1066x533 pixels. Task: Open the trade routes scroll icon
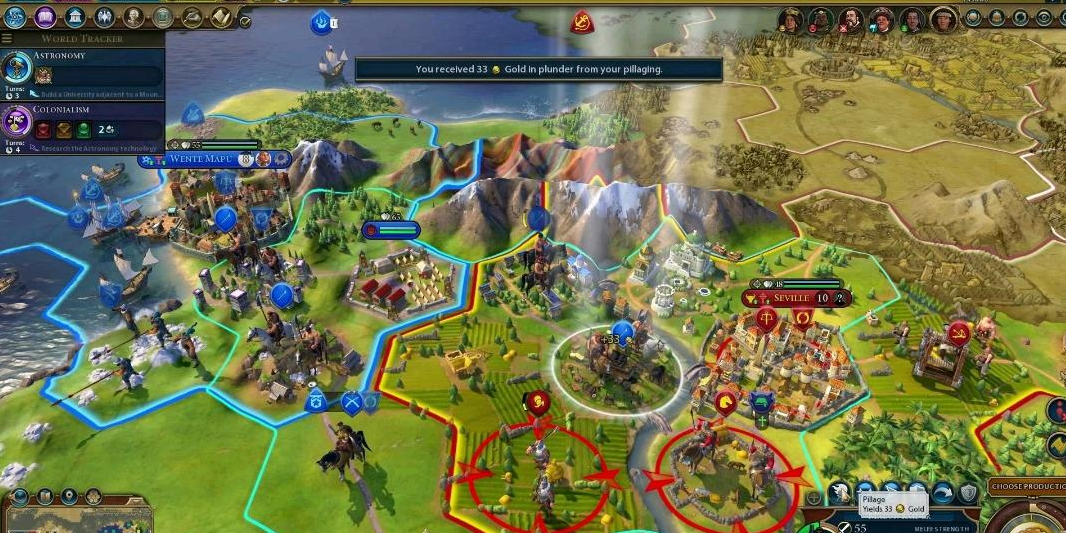point(220,16)
